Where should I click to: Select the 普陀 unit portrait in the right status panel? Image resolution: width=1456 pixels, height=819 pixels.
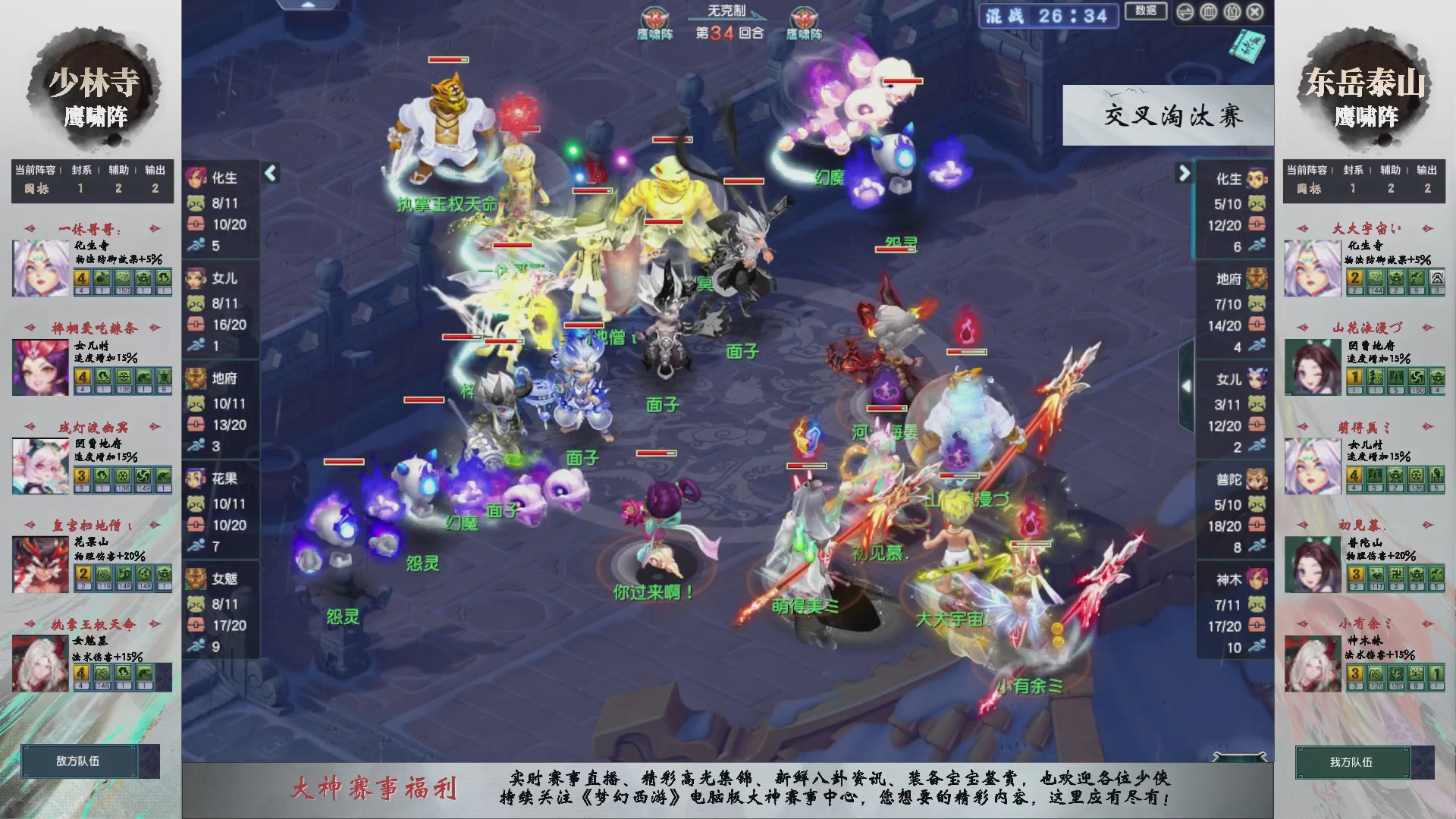(x=1257, y=479)
